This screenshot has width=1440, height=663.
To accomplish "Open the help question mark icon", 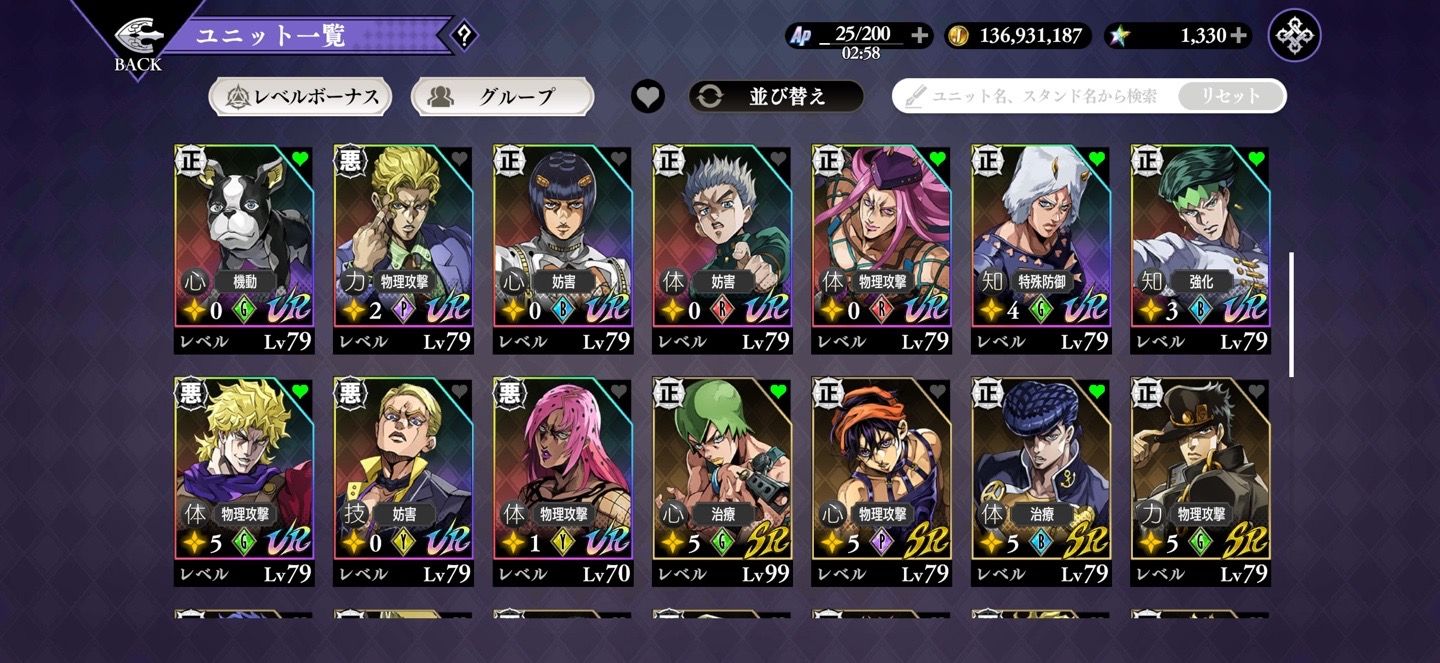I will tap(463, 36).
